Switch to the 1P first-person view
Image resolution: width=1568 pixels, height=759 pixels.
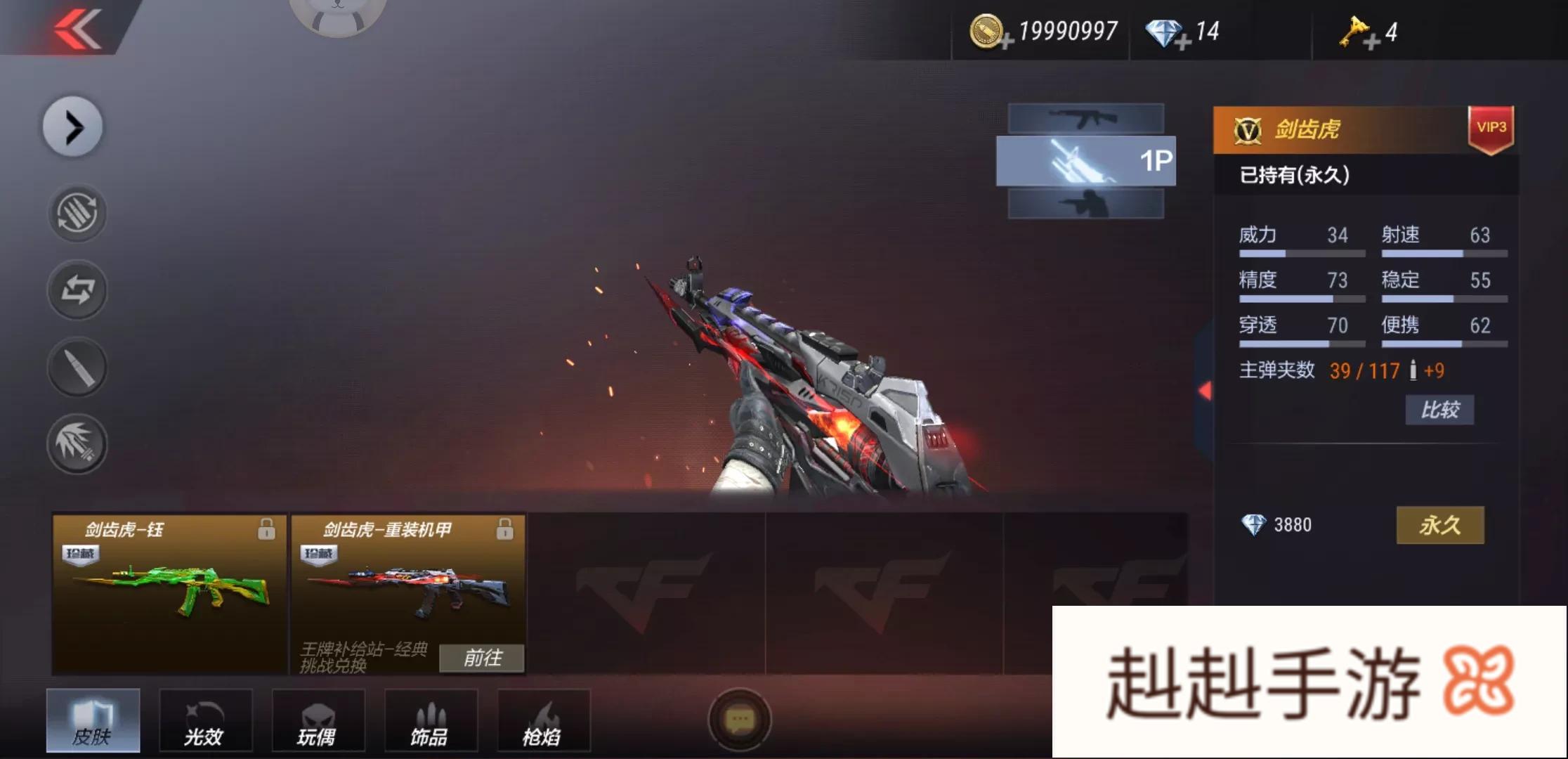[x=1085, y=161]
